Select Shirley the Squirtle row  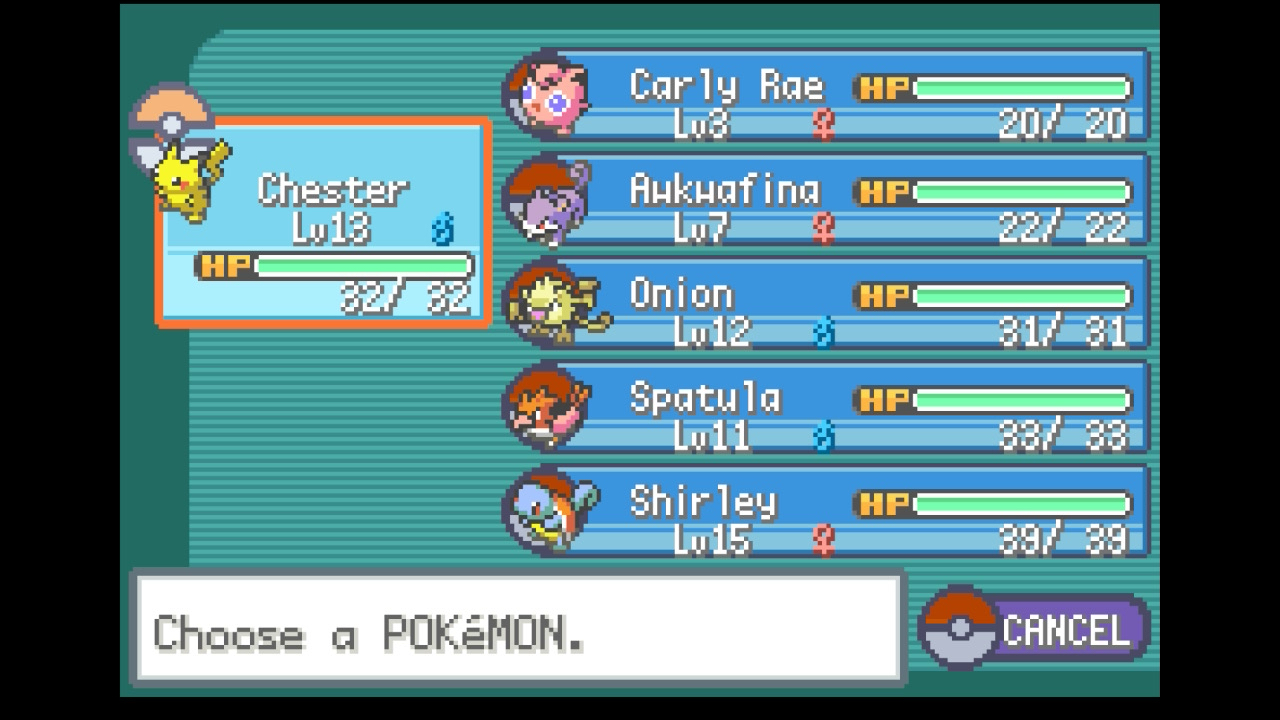coord(840,513)
